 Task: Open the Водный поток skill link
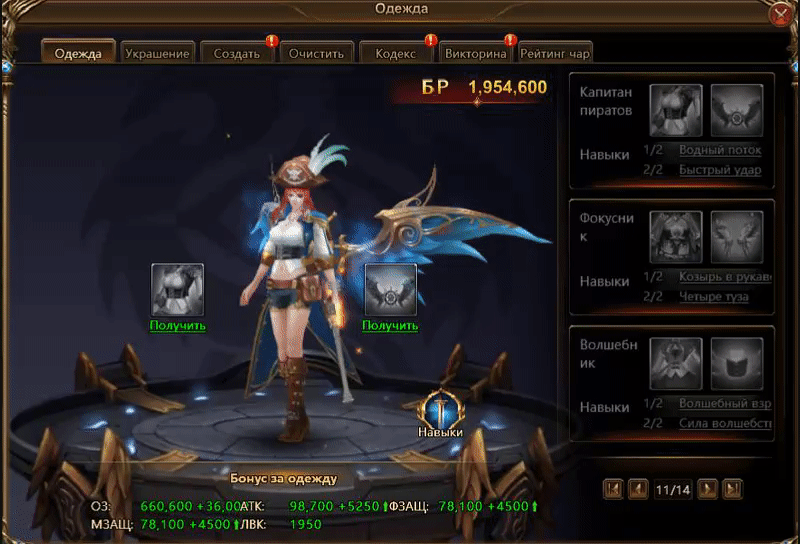pyautogui.click(x=720, y=150)
